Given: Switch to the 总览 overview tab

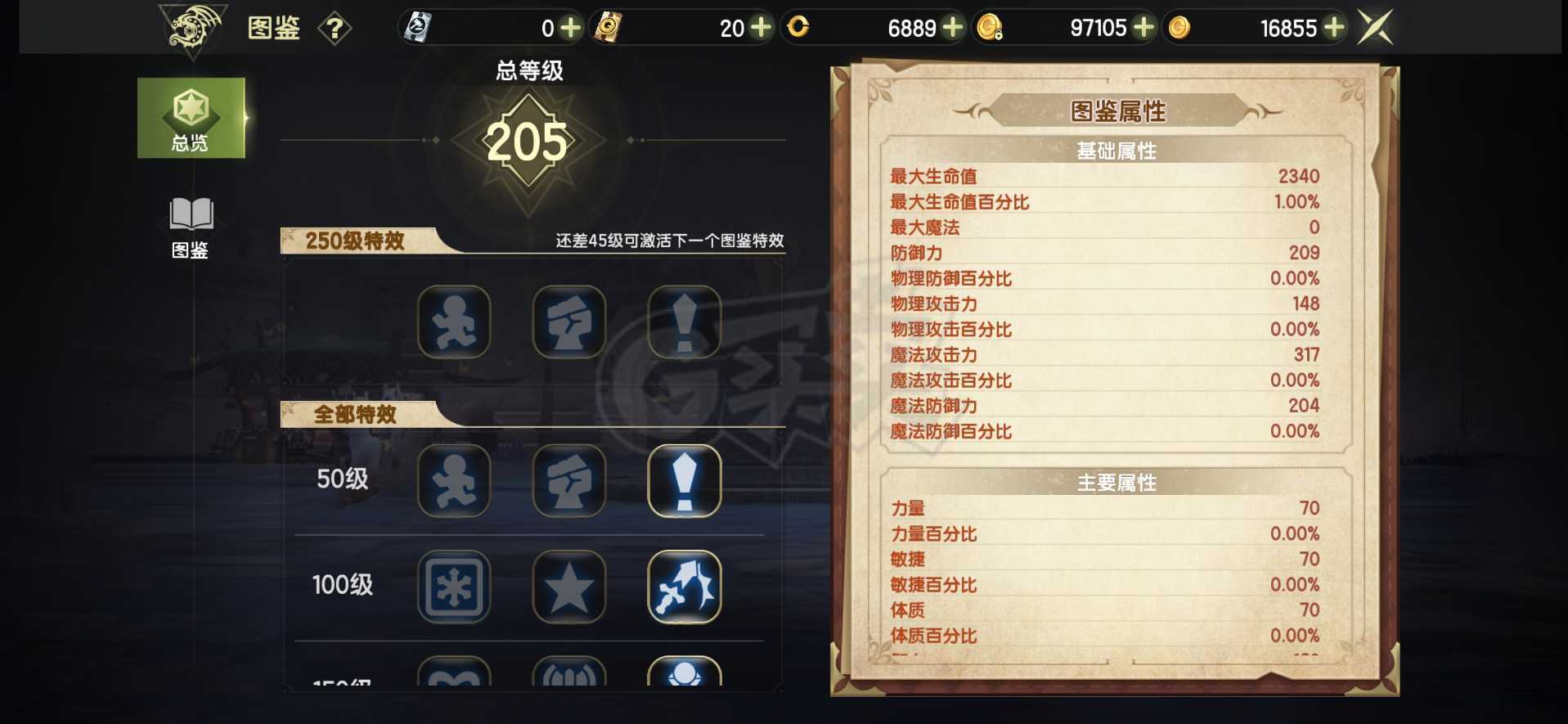Looking at the screenshot, I should (x=191, y=117).
